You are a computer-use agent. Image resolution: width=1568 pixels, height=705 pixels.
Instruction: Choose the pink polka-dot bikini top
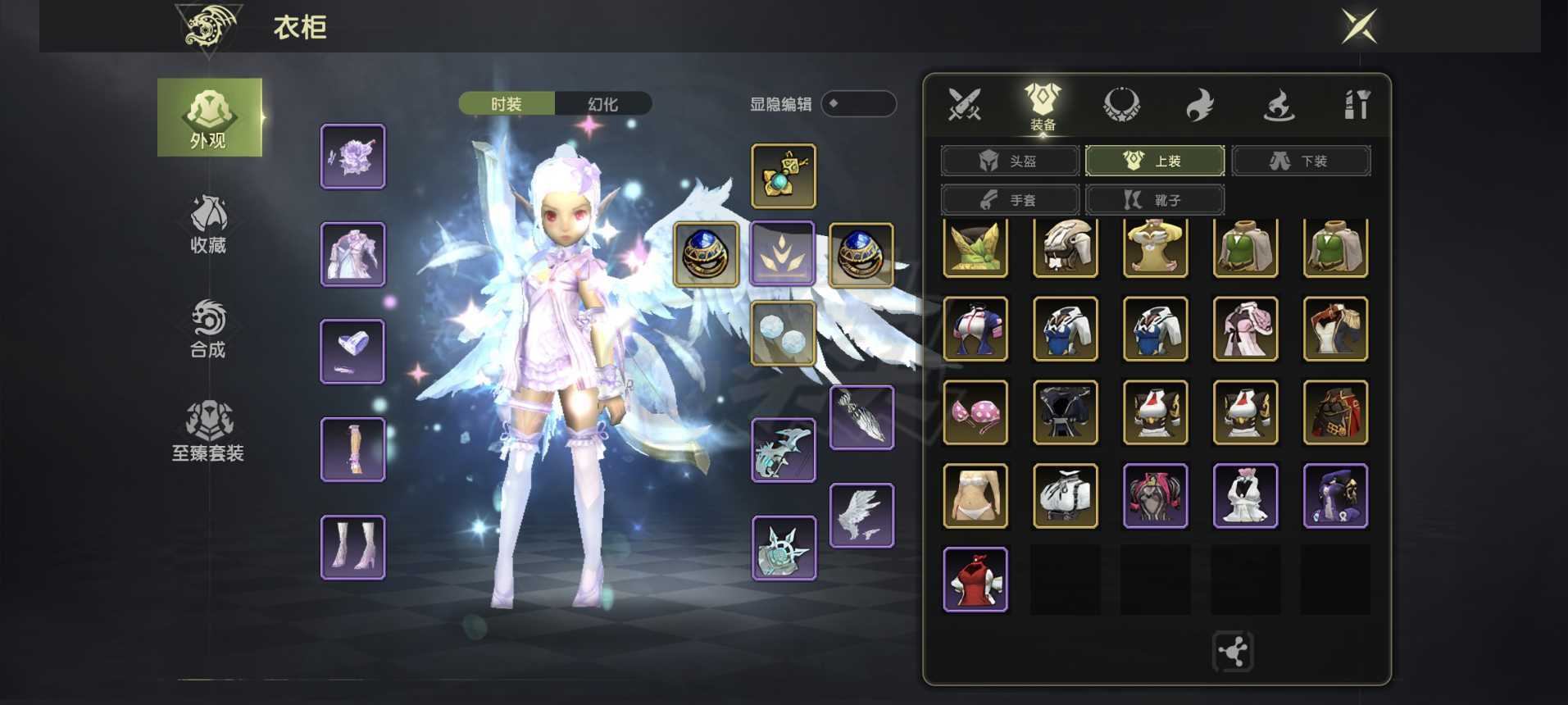(x=975, y=412)
